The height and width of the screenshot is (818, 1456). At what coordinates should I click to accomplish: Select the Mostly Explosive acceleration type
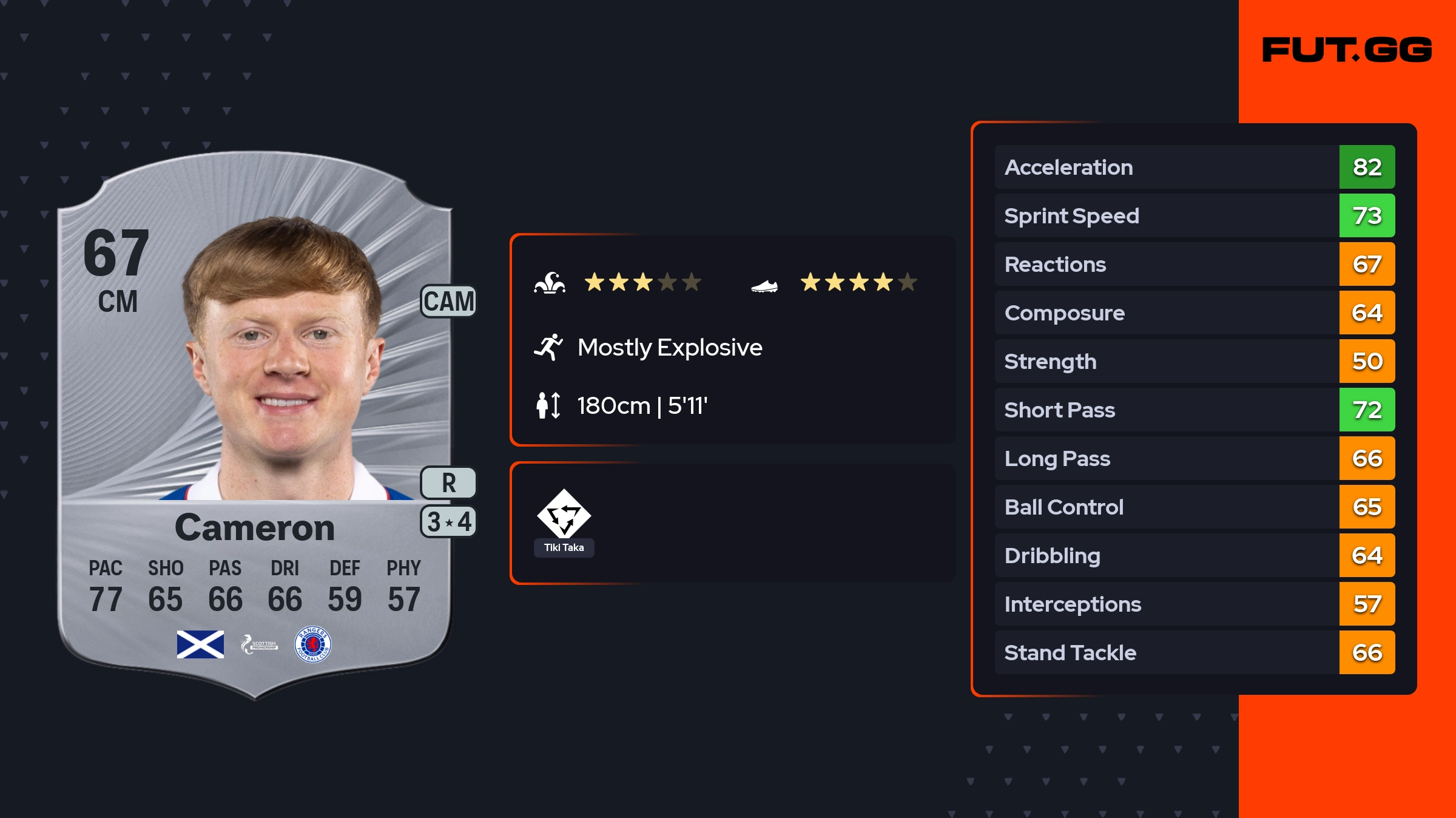tap(669, 348)
